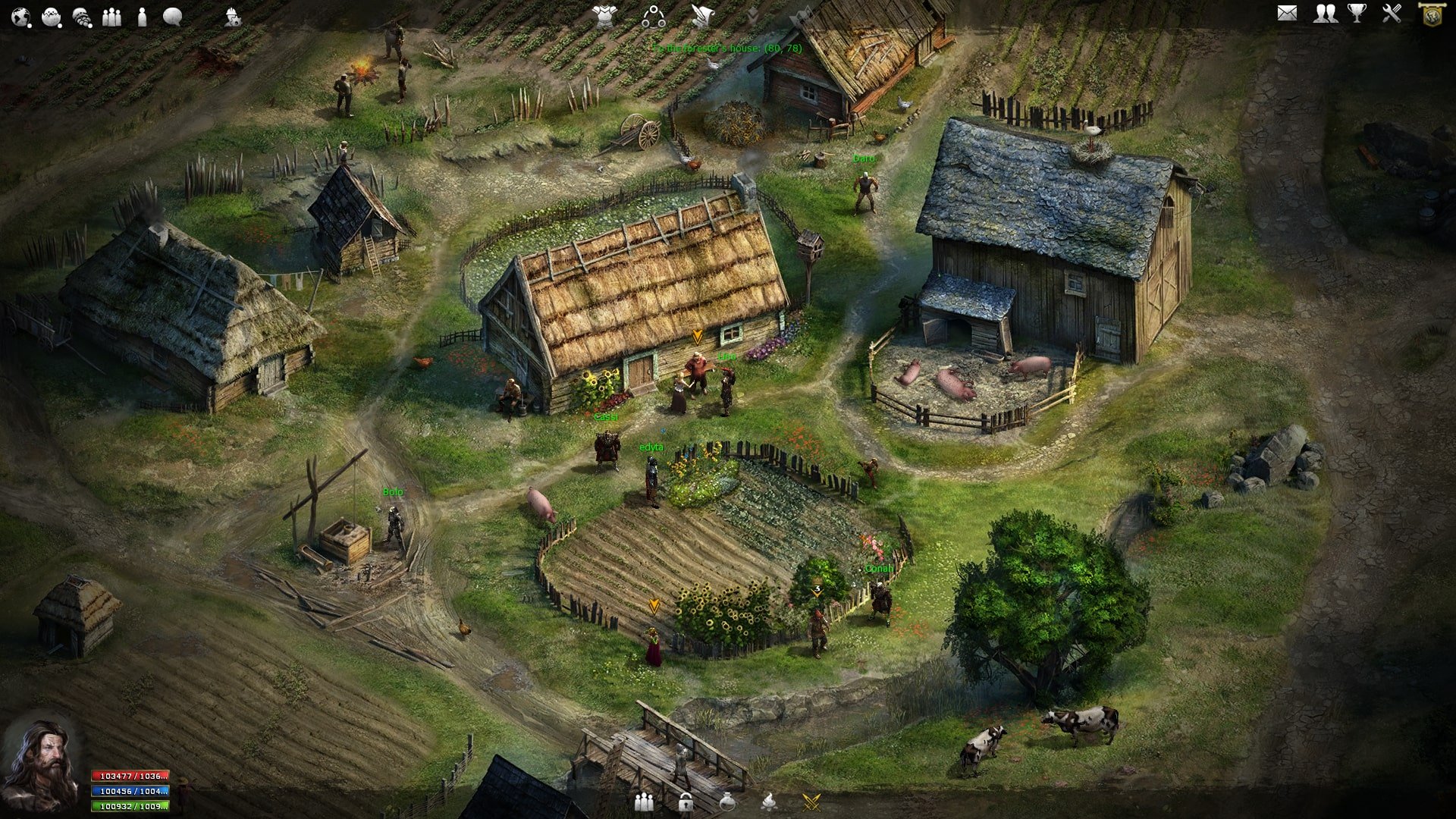
Task: Open the mail envelope icon
Action: click(x=1287, y=13)
